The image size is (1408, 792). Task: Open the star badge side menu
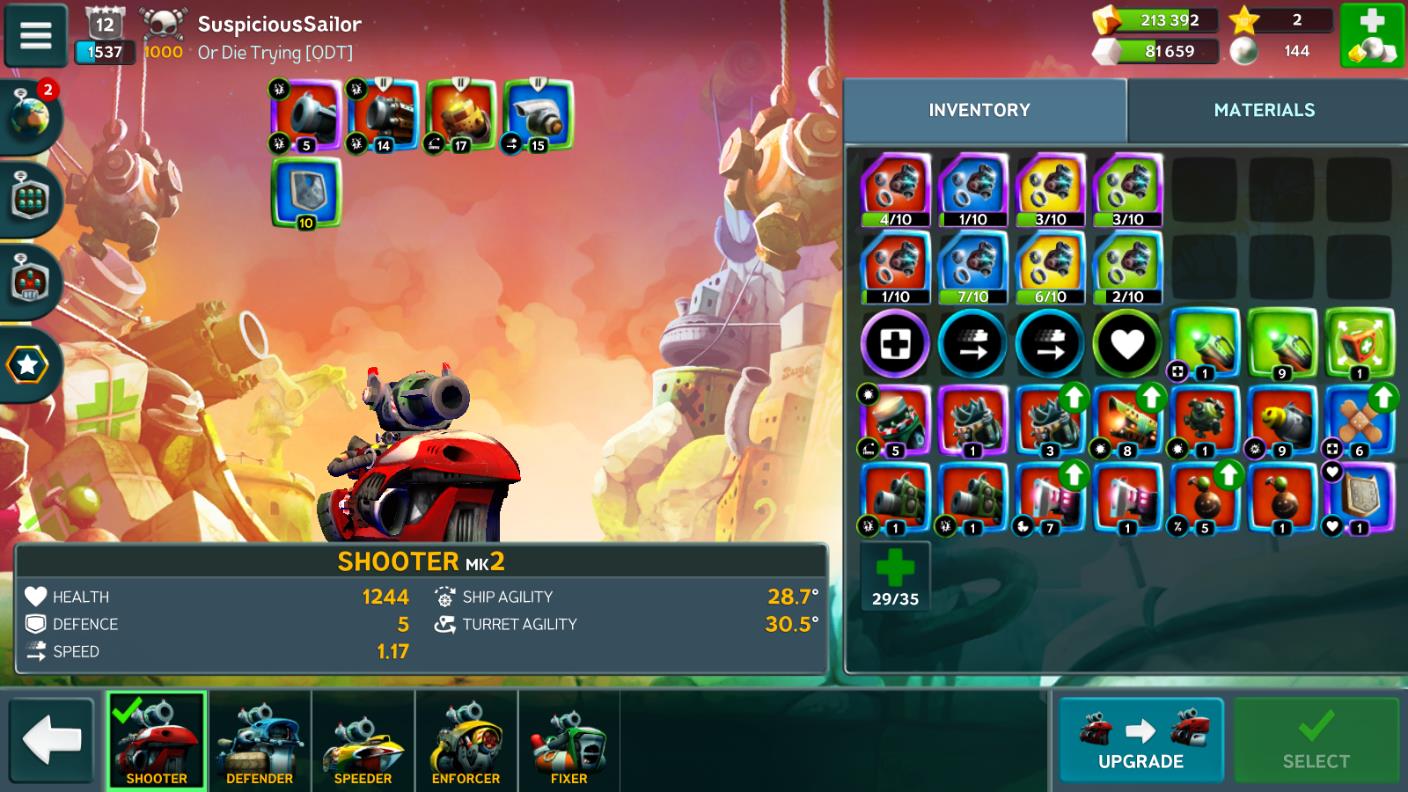tap(28, 365)
